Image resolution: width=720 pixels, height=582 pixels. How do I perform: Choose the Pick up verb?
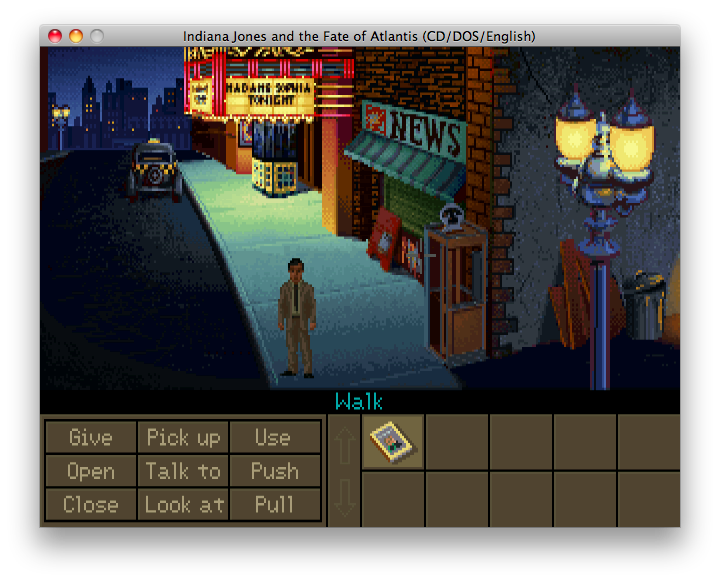183,438
